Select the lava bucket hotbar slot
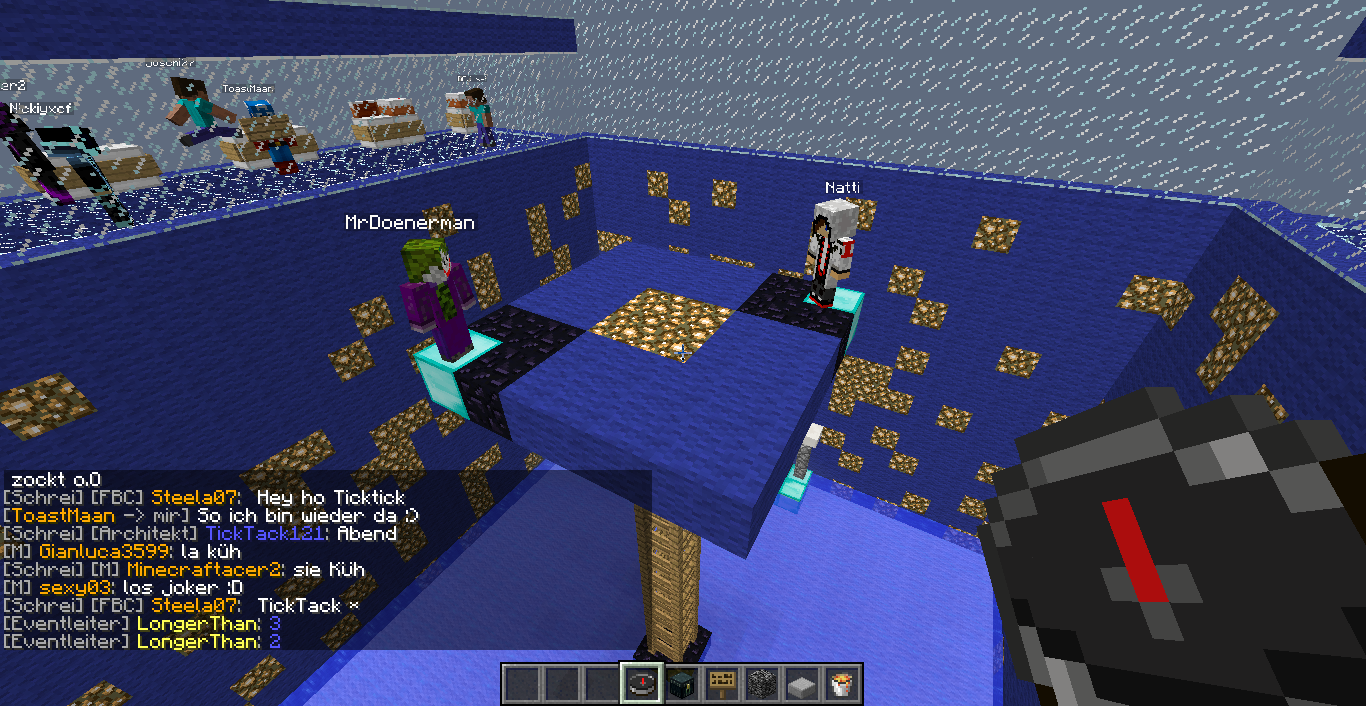1366x706 pixels. point(842,684)
